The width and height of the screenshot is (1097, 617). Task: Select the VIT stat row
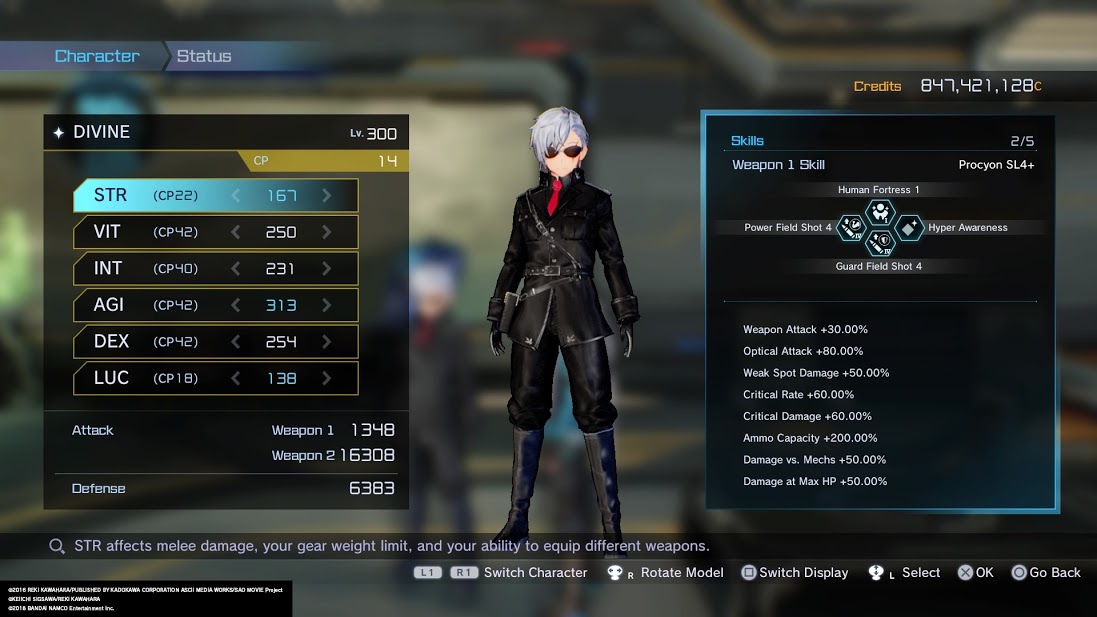click(215, 232)
